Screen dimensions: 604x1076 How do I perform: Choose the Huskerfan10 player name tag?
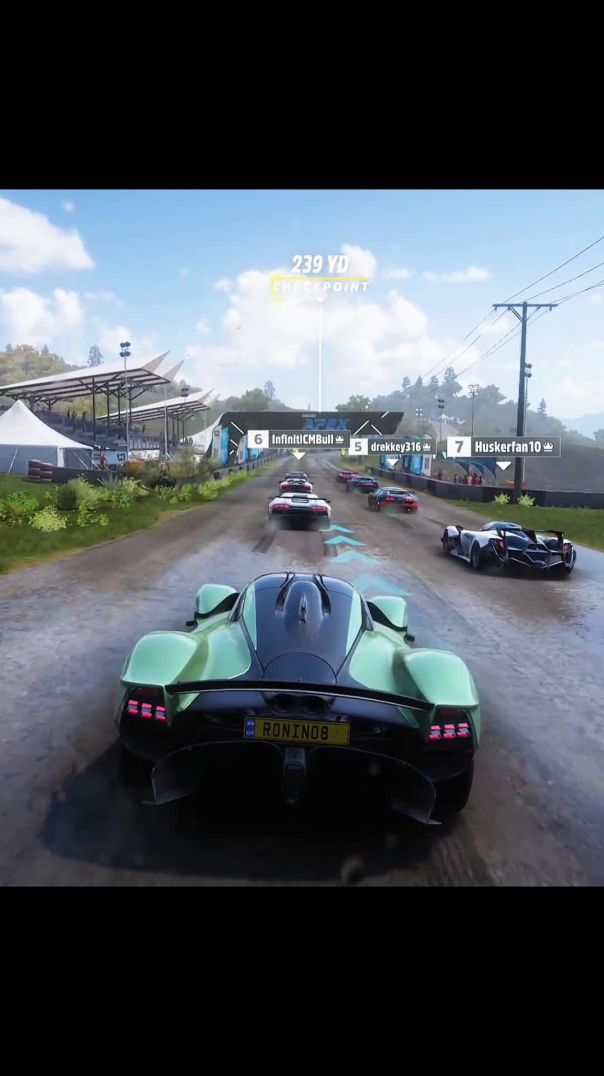click(x=504, y=447)
